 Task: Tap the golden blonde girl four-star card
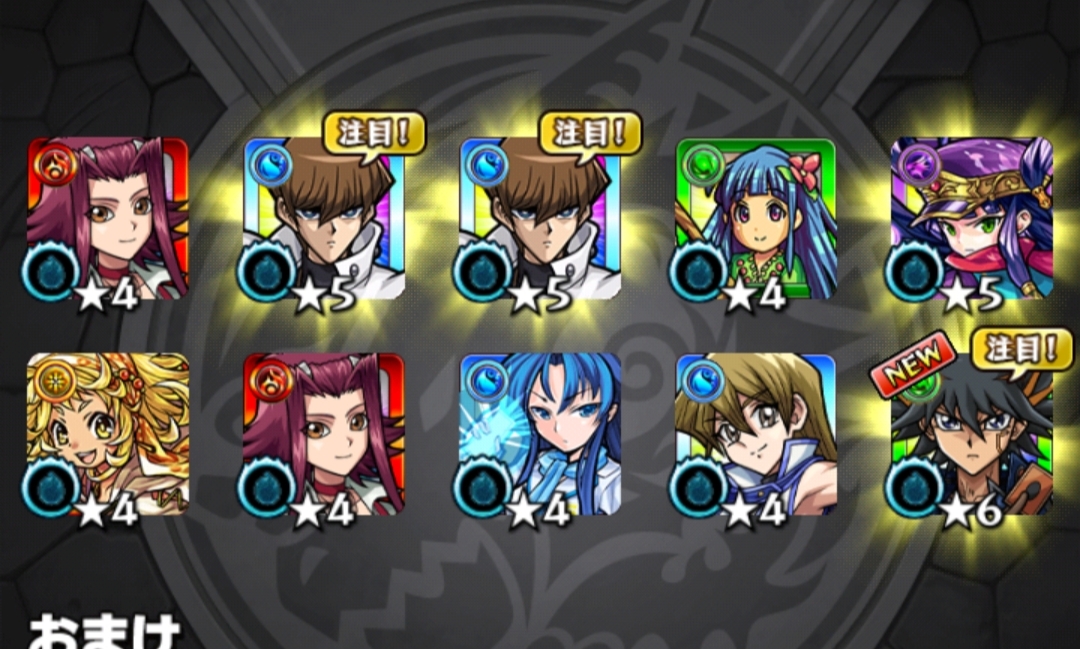tap(108, 435)
